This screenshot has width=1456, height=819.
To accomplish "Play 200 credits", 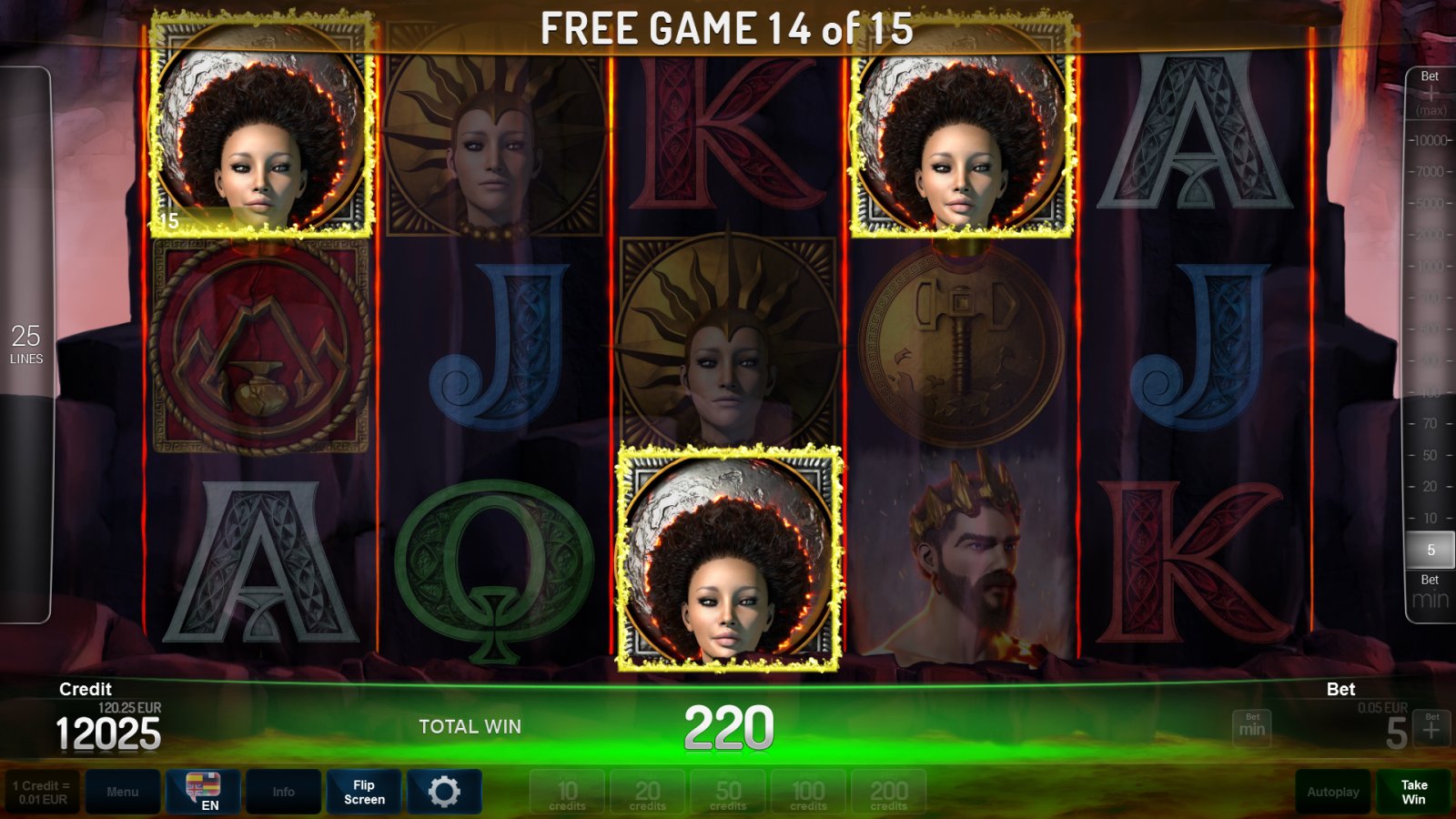I will tap(889, 791).
